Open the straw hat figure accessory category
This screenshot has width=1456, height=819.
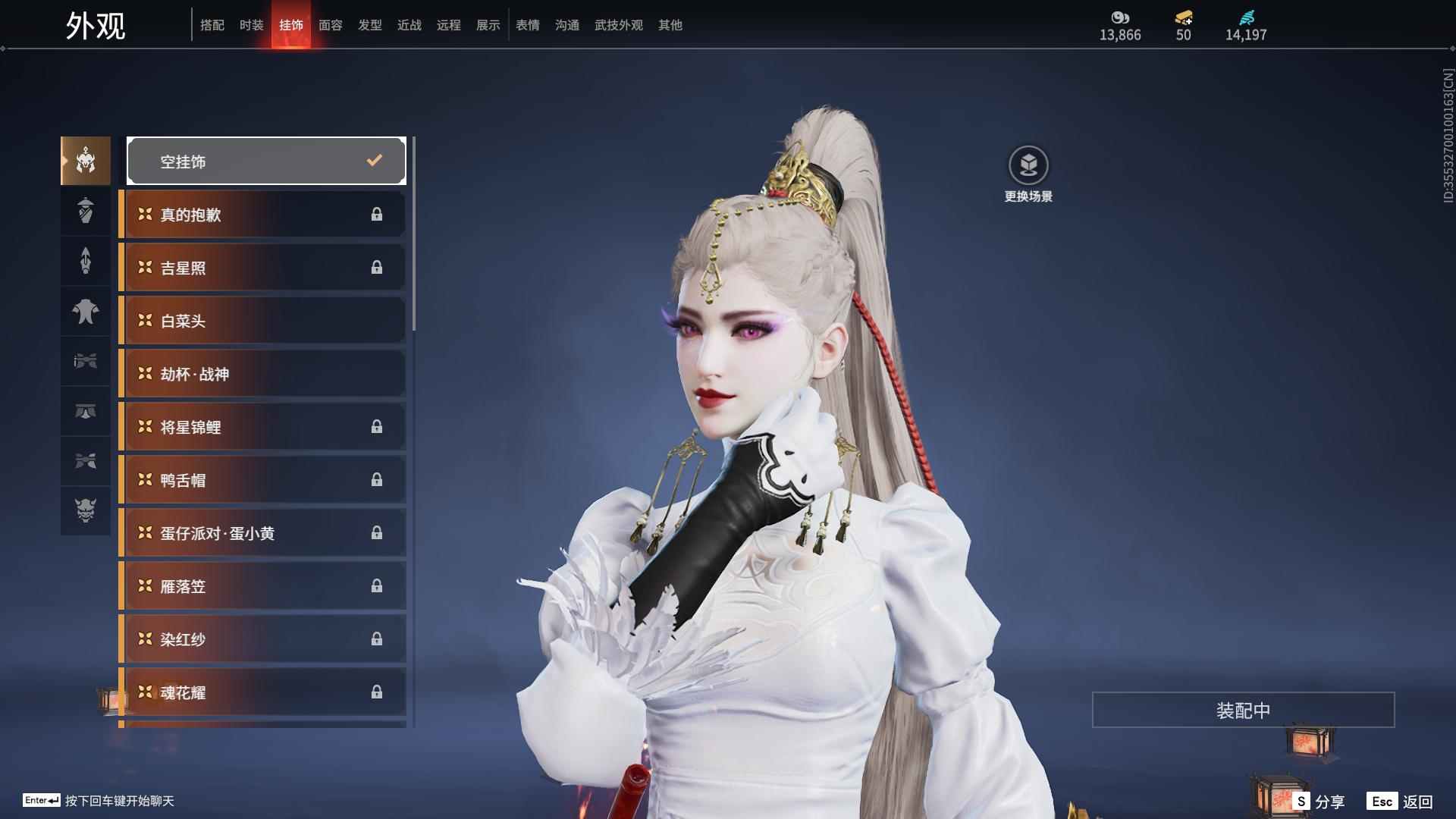point(86,211)
